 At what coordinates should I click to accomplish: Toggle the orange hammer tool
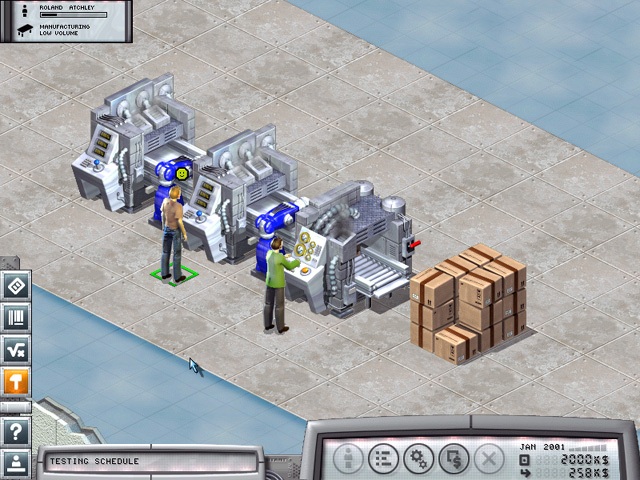16,381
